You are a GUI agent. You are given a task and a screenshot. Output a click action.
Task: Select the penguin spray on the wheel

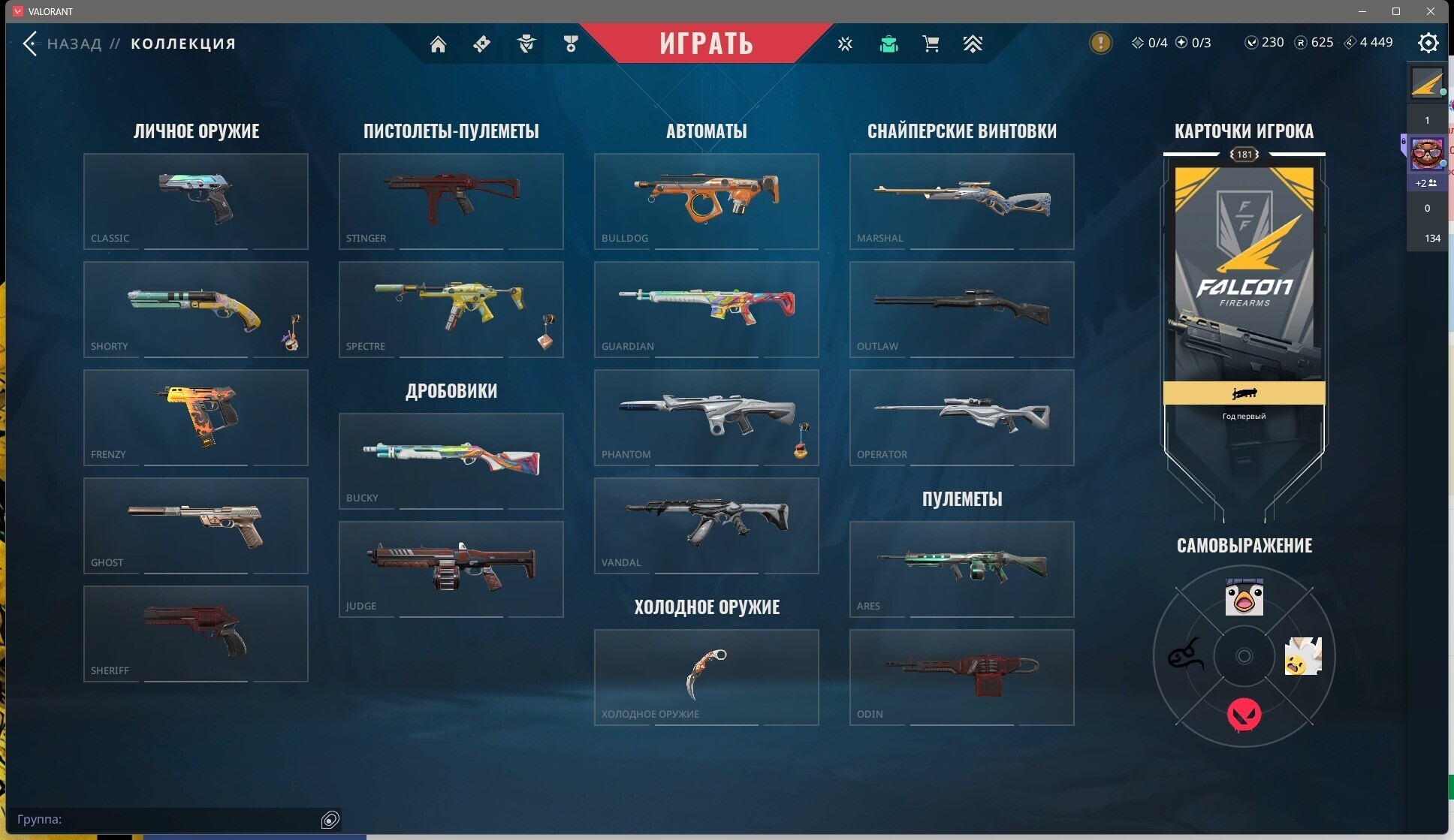(x=1244, y=598)
